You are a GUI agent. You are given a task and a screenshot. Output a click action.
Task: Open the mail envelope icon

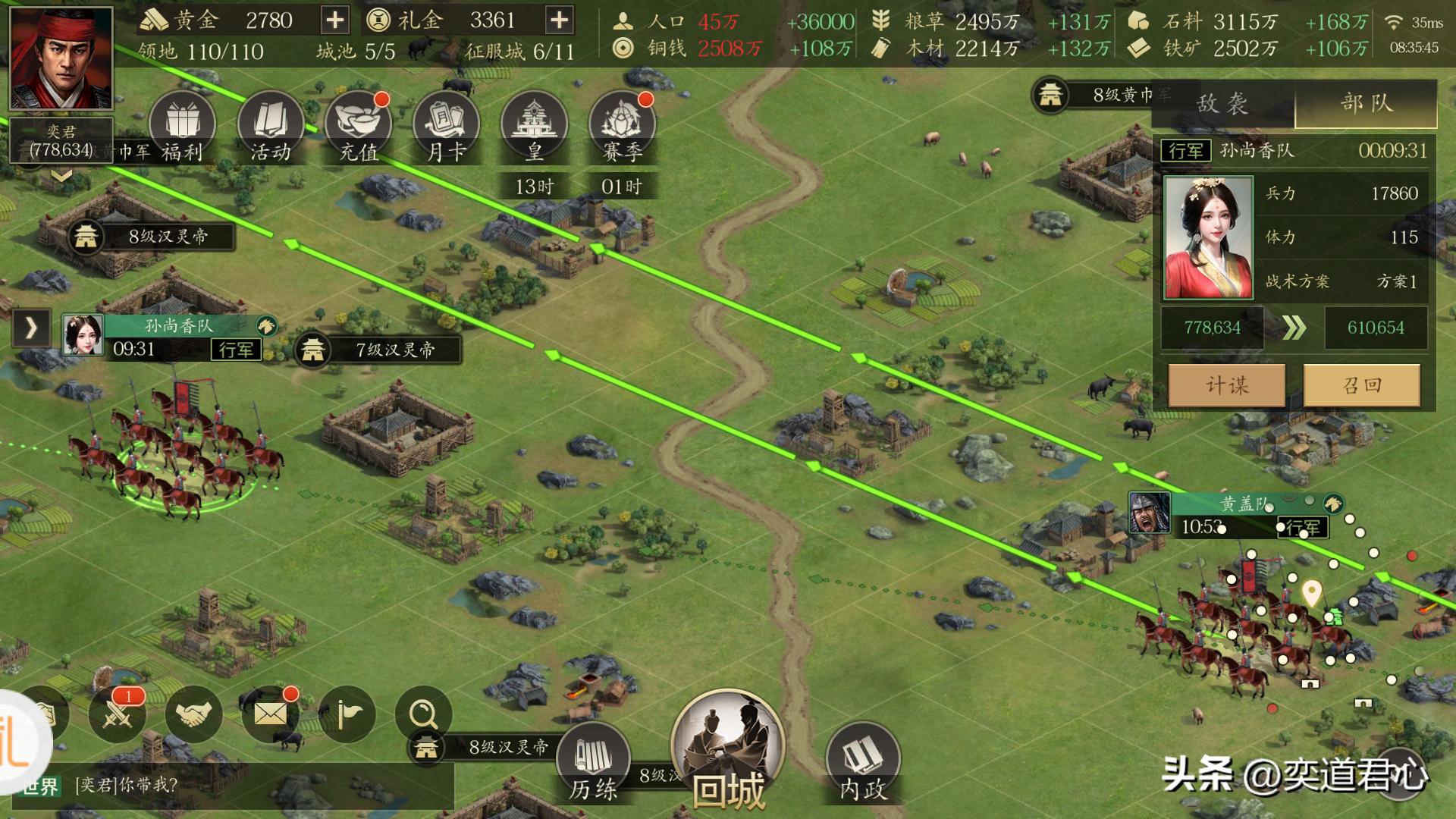[x=271, y=714]
